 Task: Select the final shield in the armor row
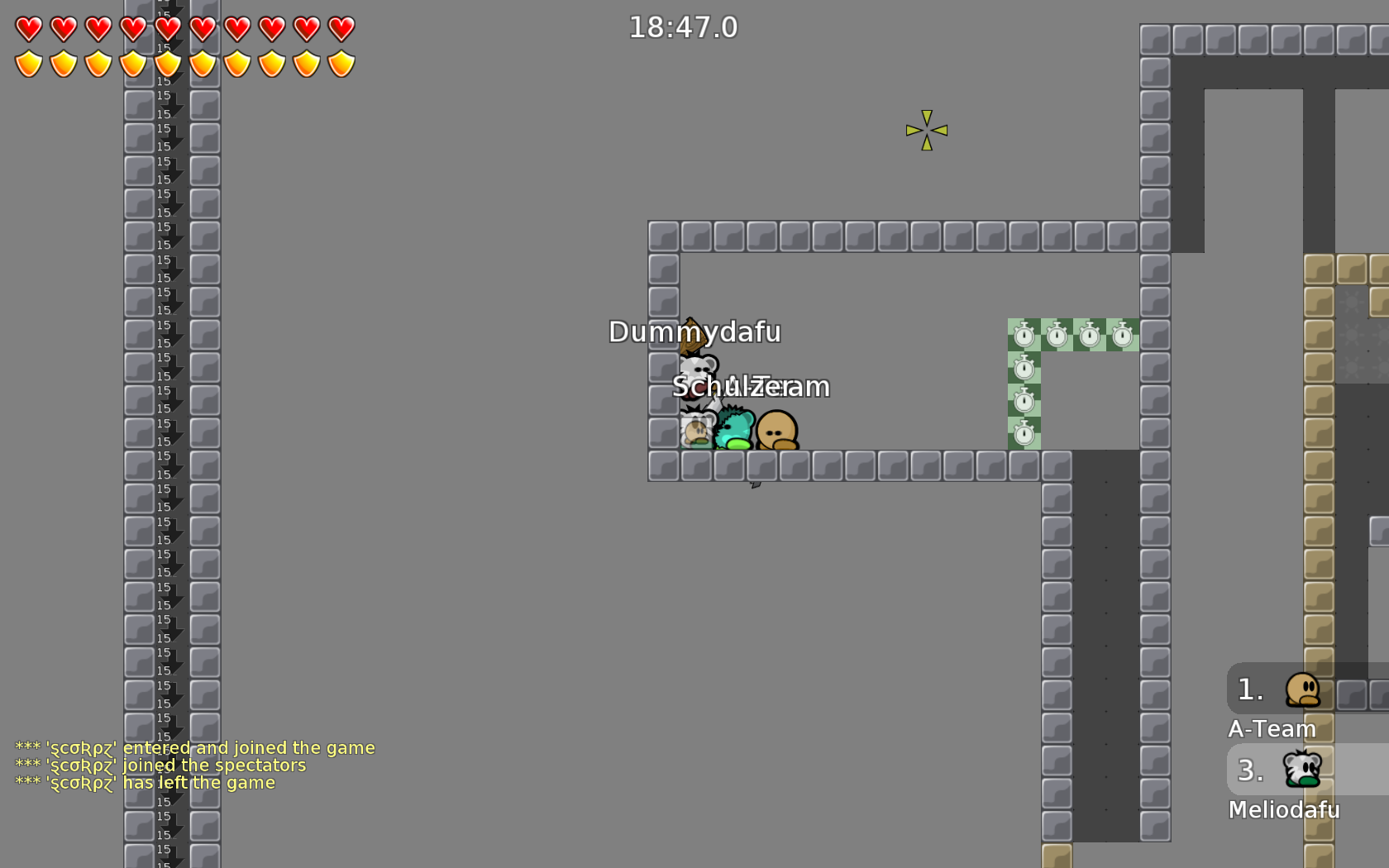(x=340, y=64)
